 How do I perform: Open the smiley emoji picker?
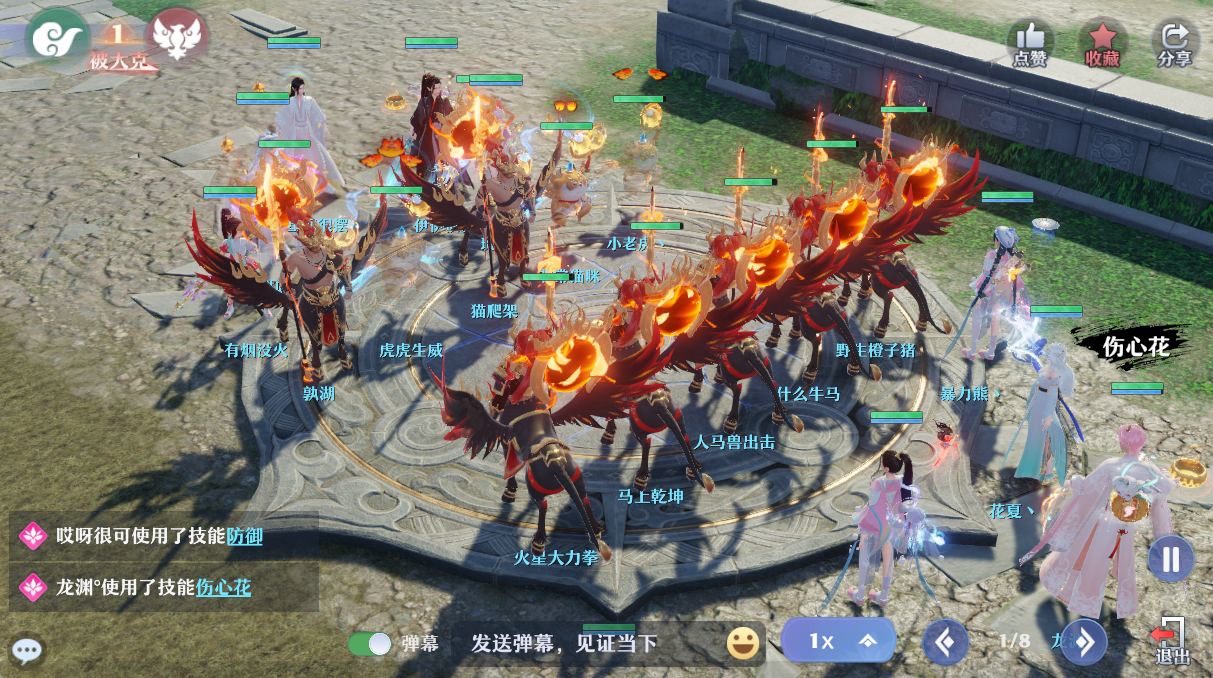(x=743, y=643)
